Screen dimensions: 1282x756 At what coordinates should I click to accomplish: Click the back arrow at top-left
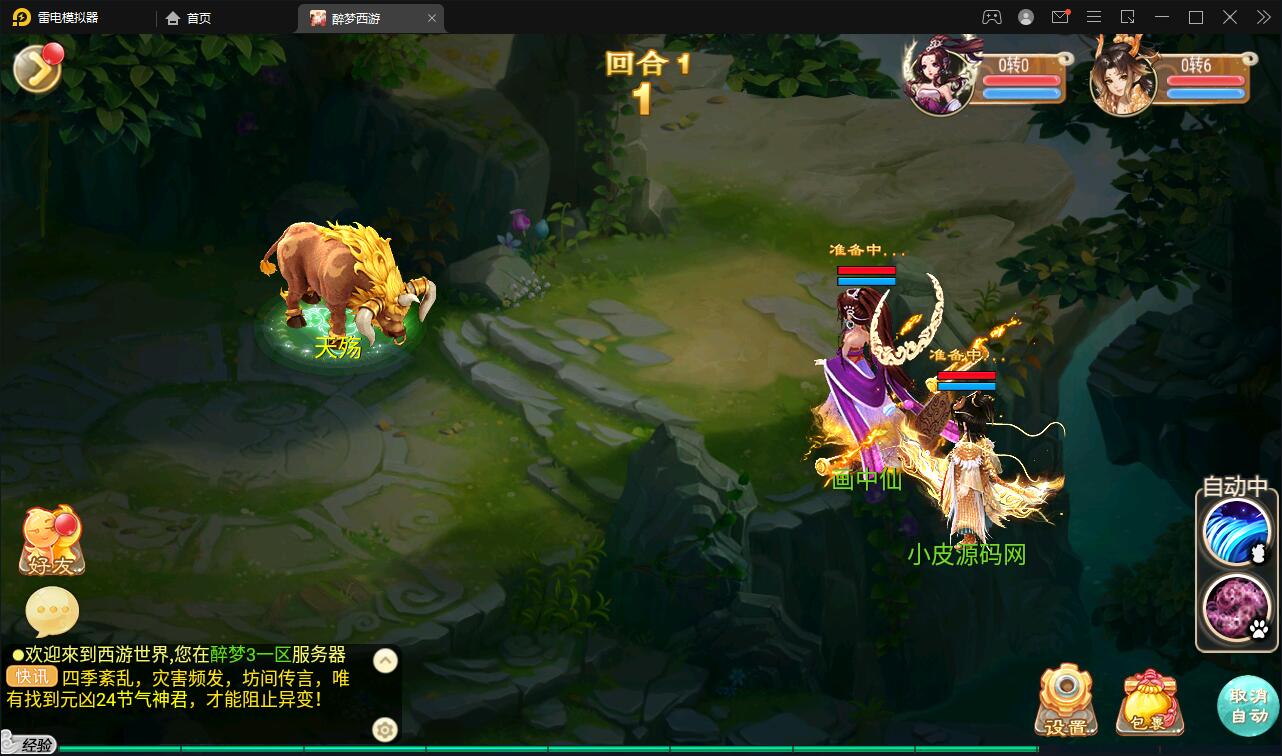point(35,68)
